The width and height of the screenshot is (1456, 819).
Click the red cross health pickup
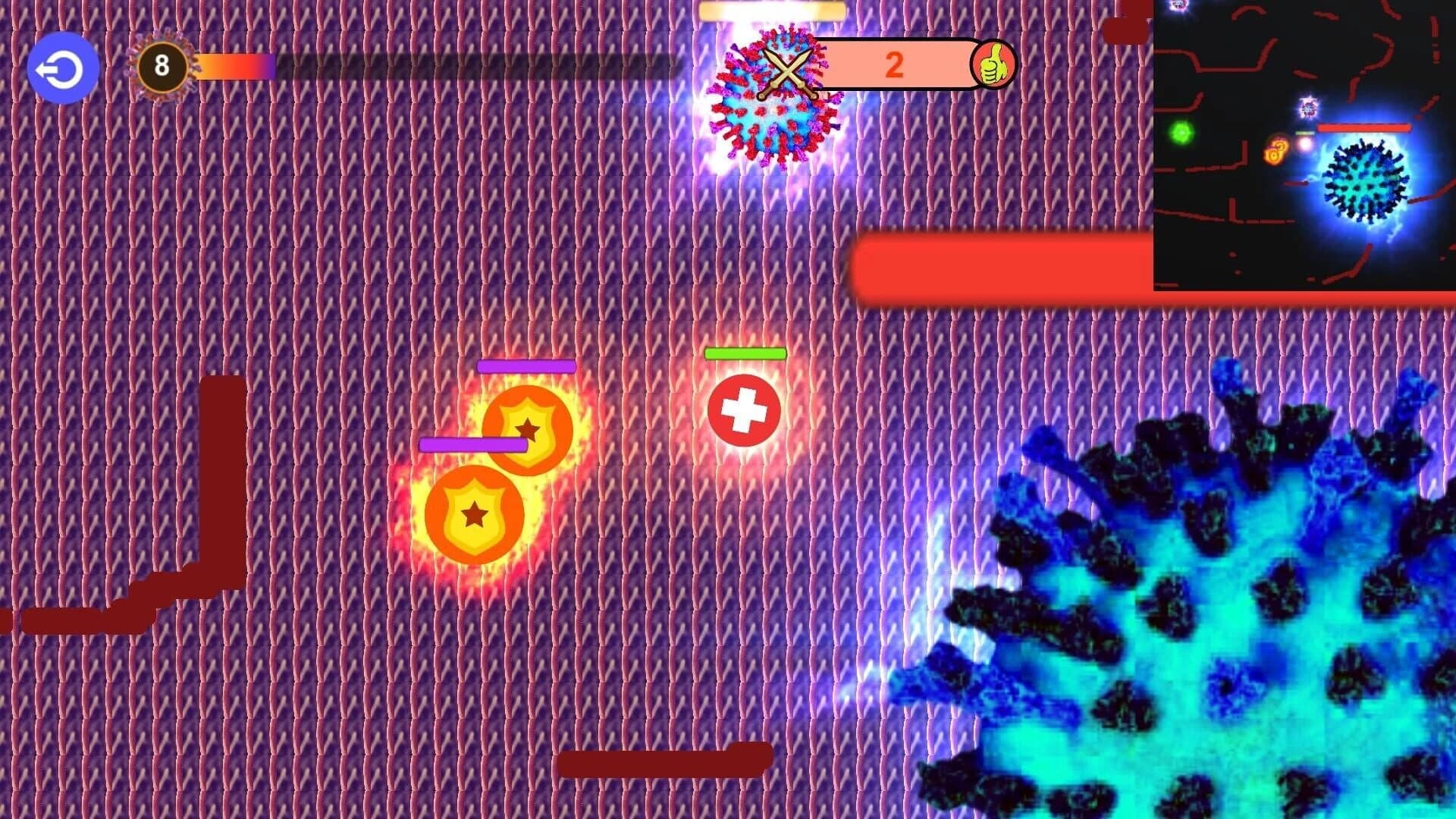tap(746, 410)
